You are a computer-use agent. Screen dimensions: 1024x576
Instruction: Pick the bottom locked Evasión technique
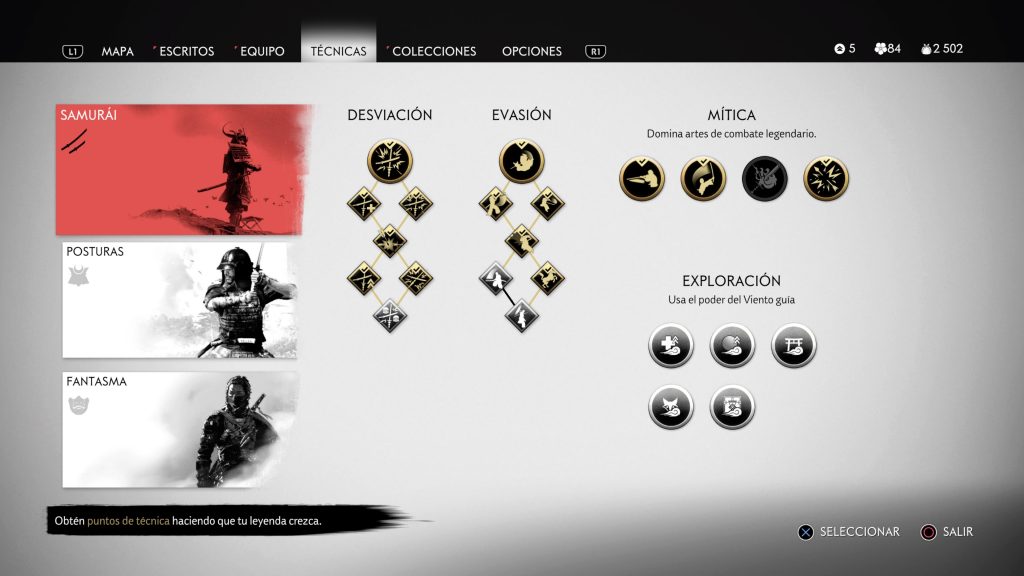pos(521,316)
